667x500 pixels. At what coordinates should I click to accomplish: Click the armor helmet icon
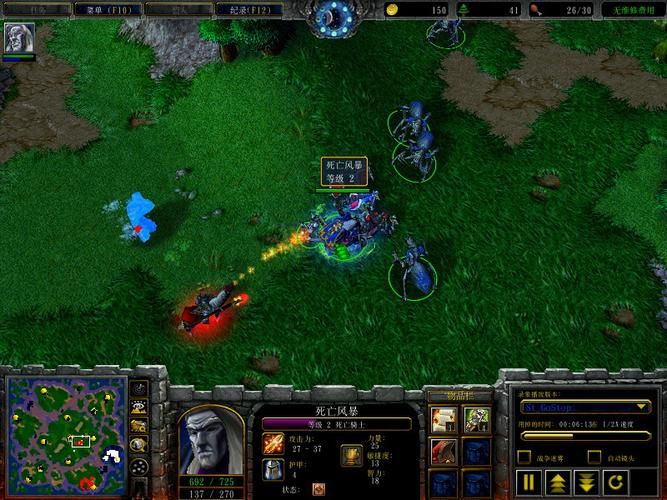[x=273, y=469]
